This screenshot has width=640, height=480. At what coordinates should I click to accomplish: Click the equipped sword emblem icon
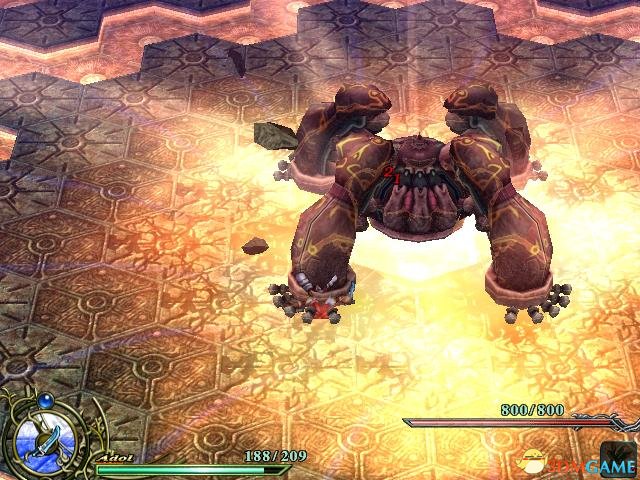[x=44, y=437]
